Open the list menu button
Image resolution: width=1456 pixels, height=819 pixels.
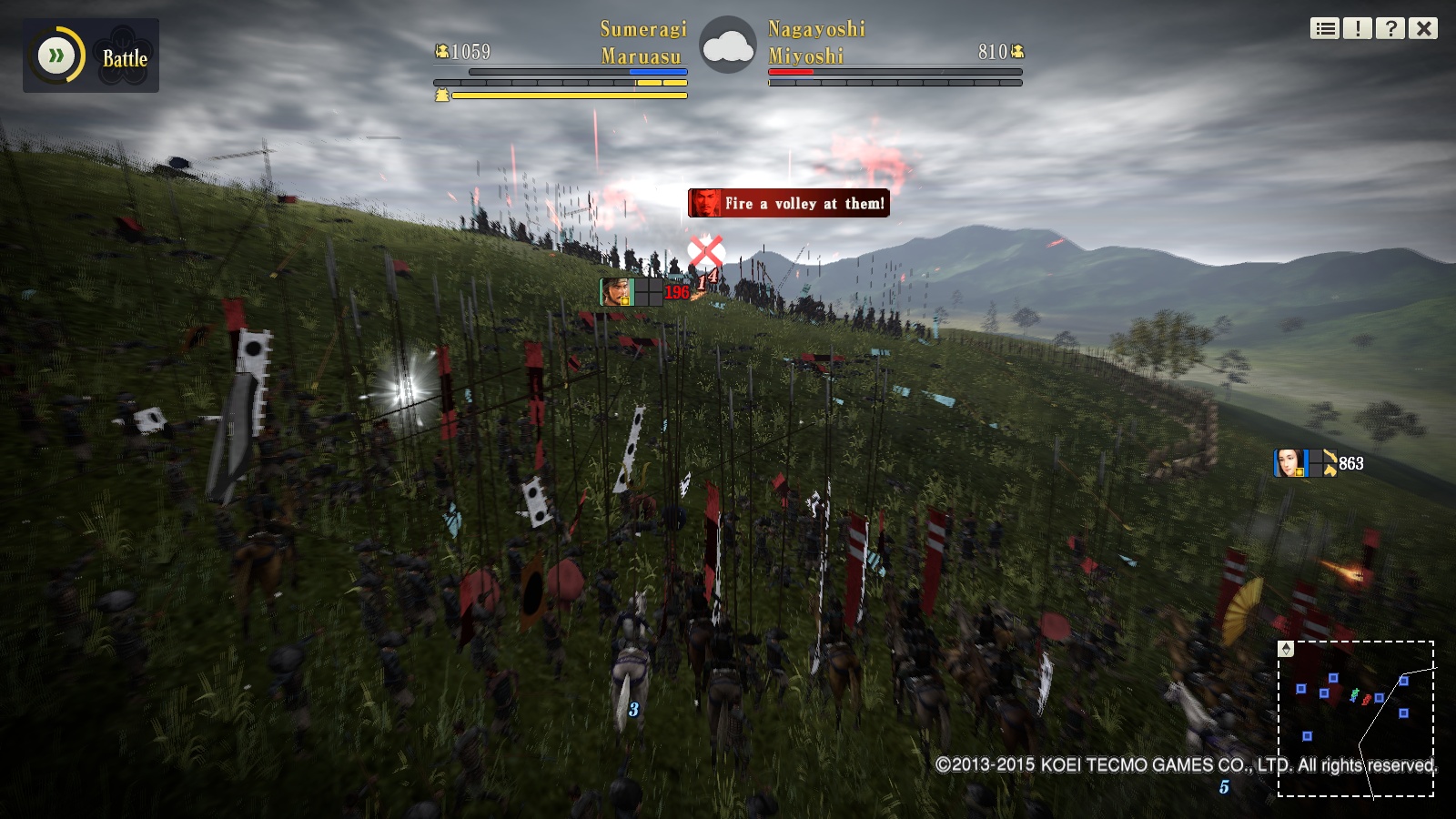(1325, 29)
